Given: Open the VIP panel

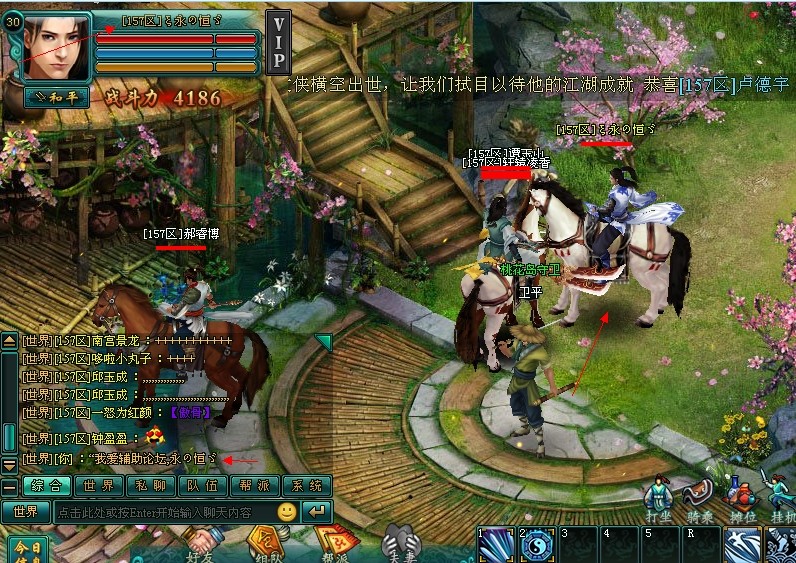Looking at the screenshot, I should [279, 44].
